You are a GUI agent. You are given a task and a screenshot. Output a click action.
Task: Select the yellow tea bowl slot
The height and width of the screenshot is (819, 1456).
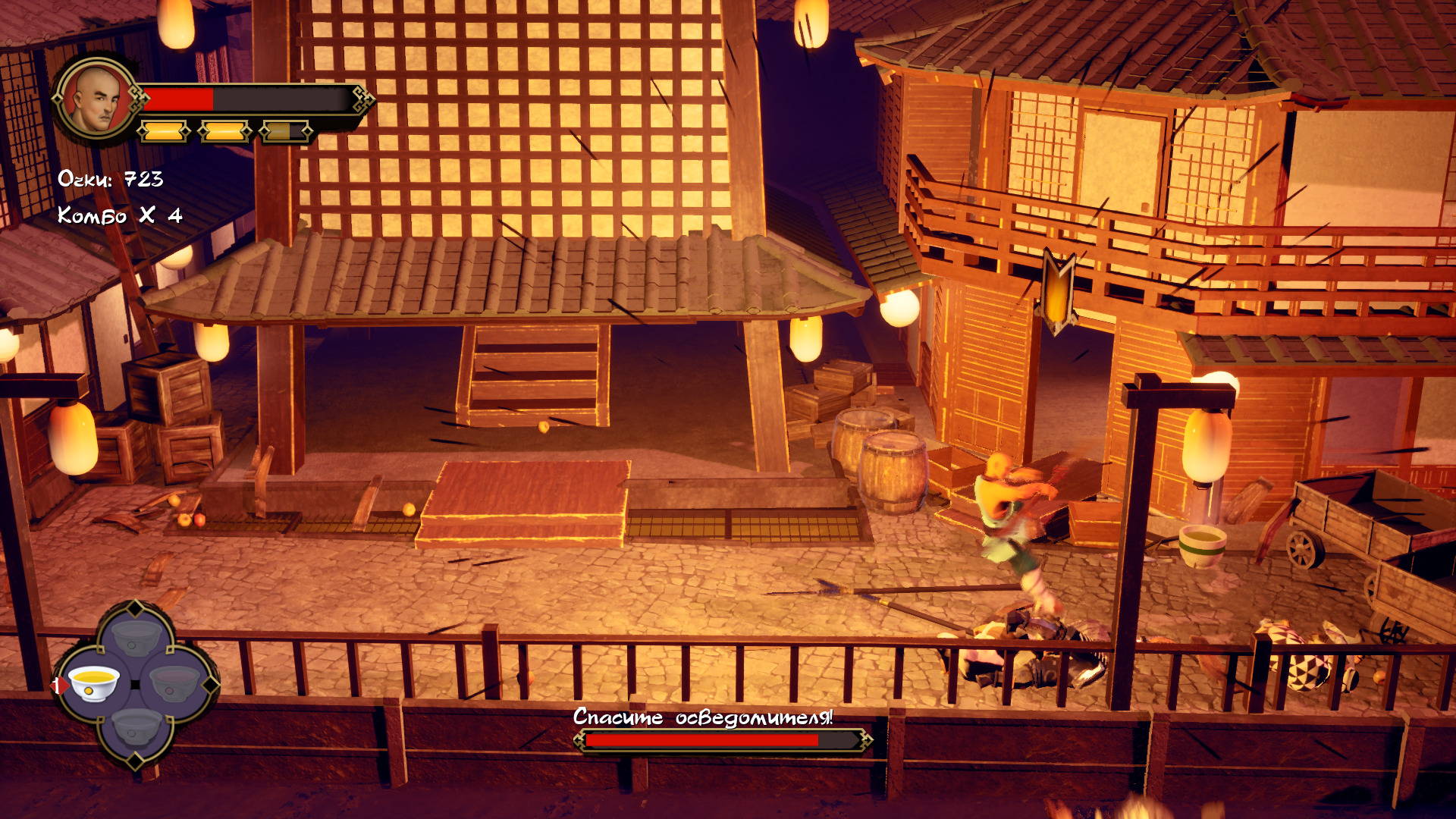94,684
